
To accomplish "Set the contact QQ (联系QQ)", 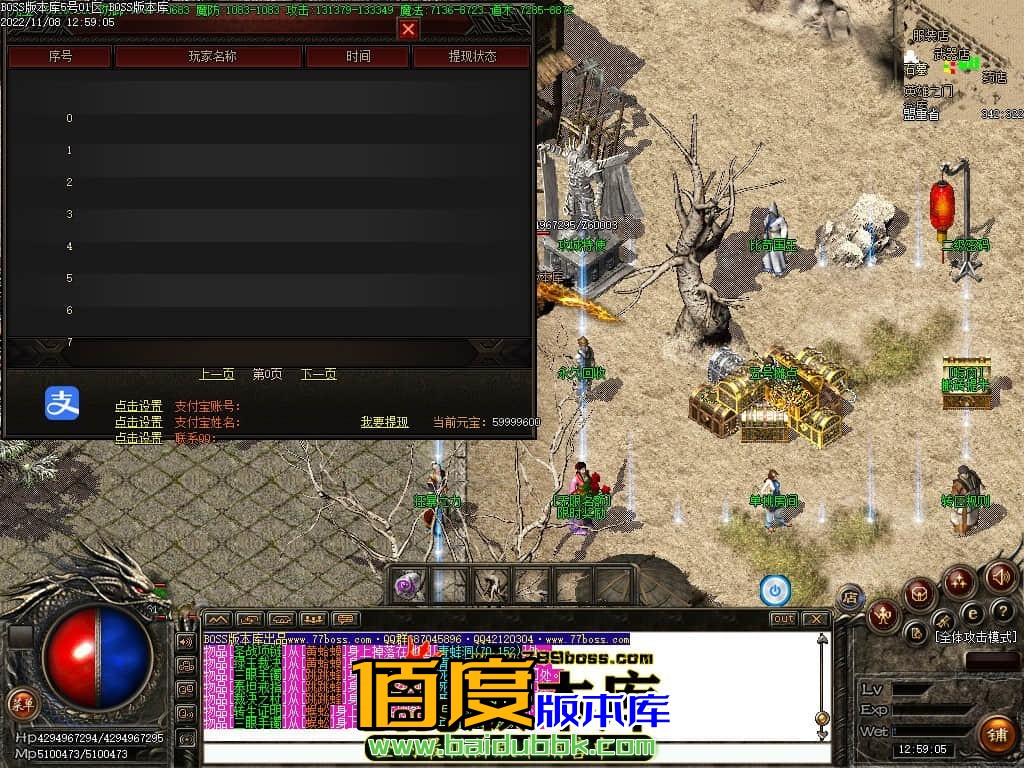I will [138, 438].
